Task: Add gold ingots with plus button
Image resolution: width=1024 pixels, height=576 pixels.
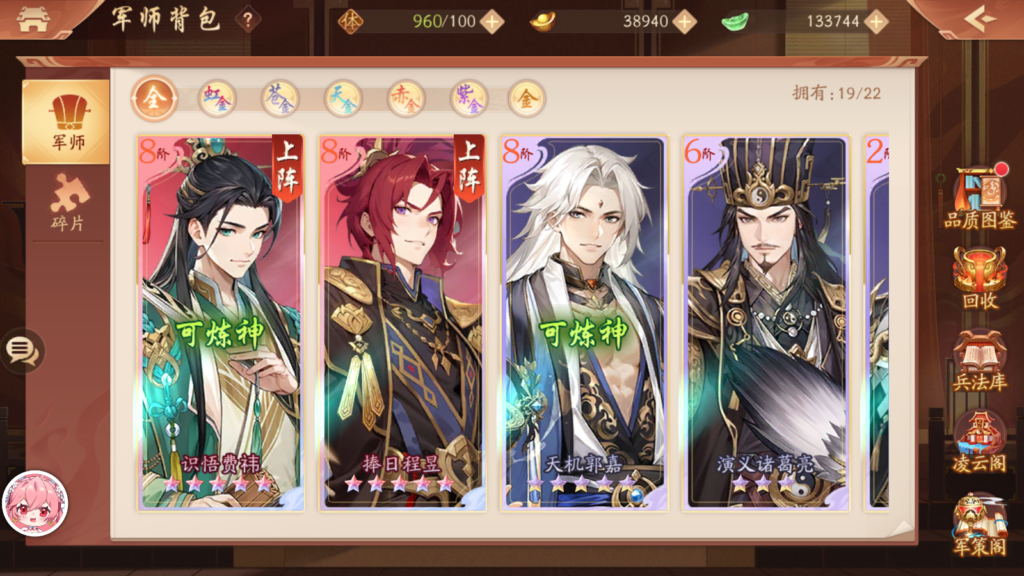Action: pos(684,21)
